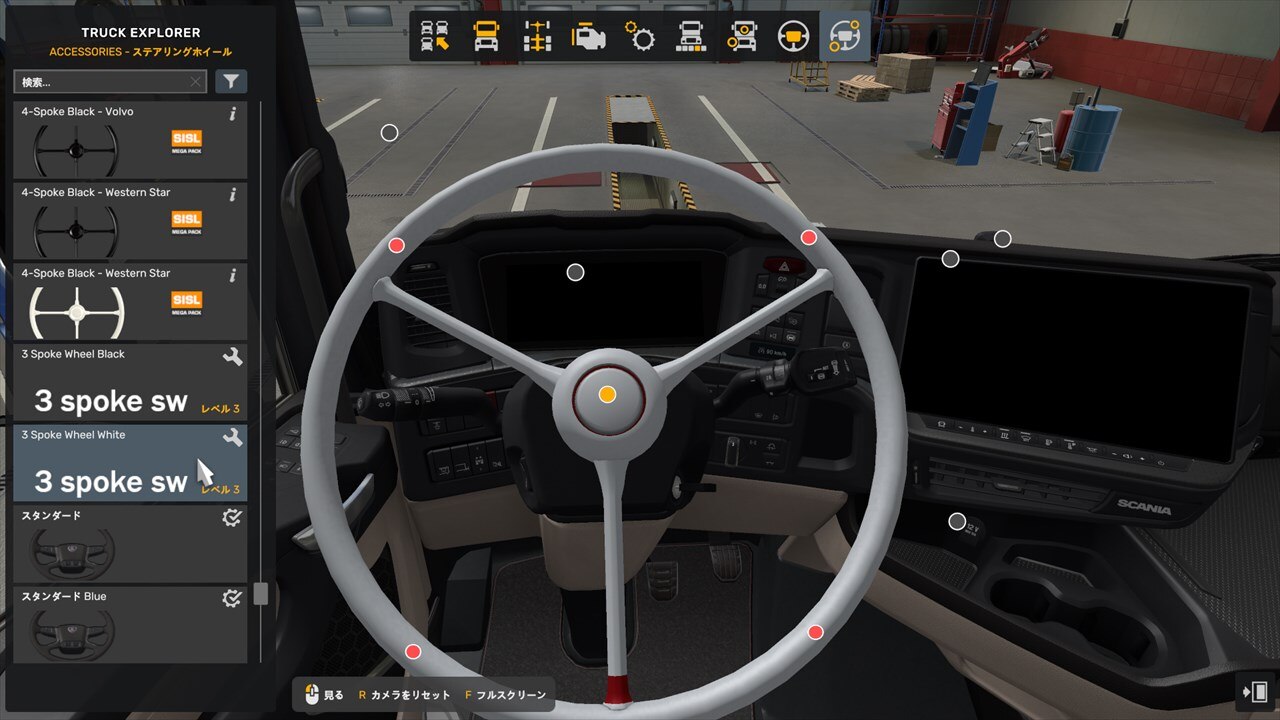Image resolution: width=1280 pixels, height=720 pixels.
Task: Switch to the engine tab
Action: point(589,37)
